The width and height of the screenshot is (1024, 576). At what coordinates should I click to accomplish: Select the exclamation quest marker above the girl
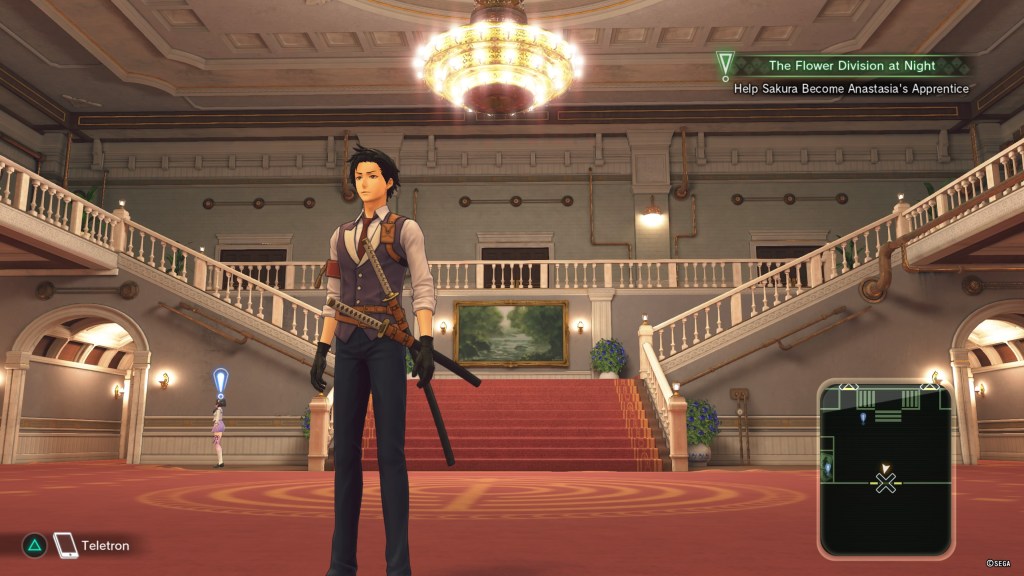220,380
